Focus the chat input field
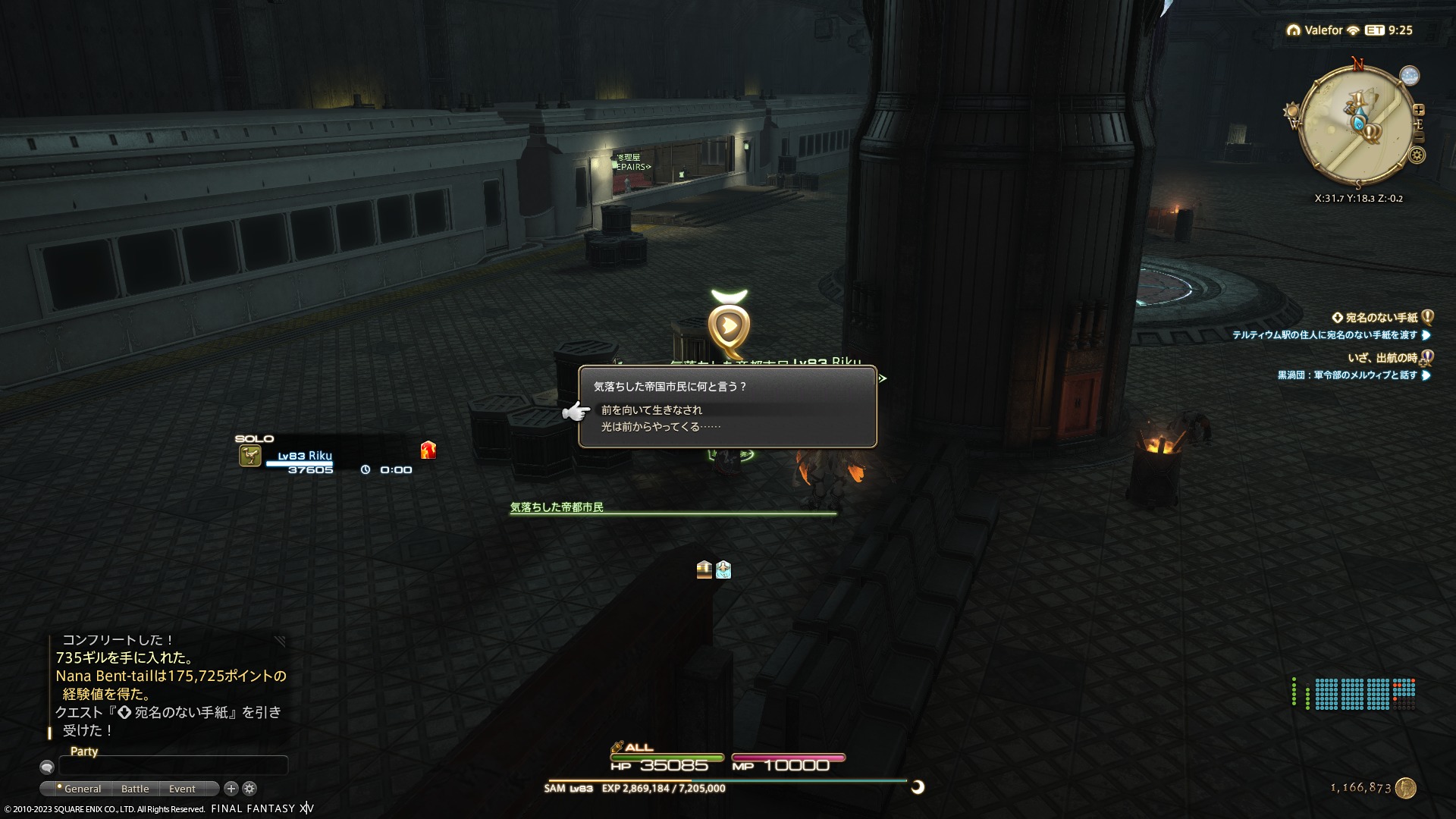The image size is (1456, 819). click(x=173, y=766)
